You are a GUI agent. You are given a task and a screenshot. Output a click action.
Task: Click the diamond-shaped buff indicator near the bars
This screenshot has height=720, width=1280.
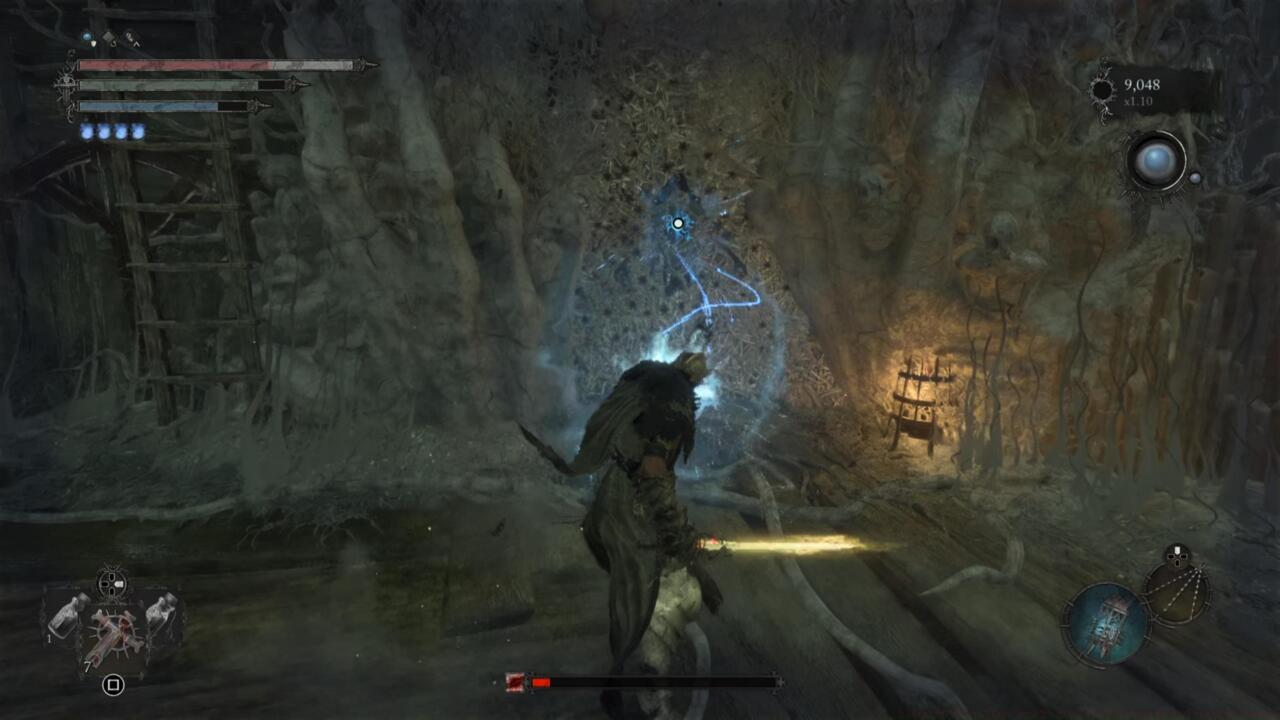coord(108,38)
